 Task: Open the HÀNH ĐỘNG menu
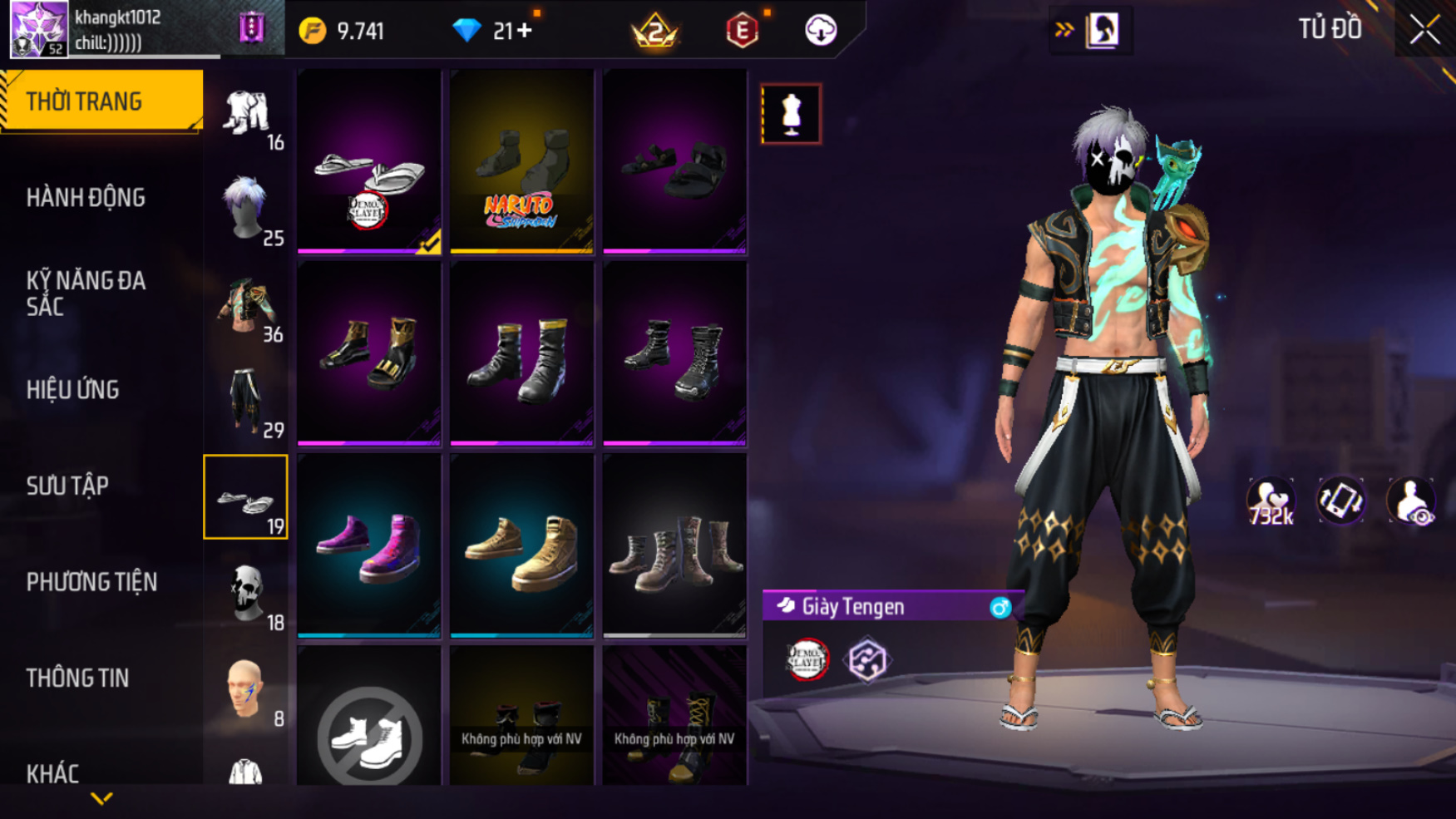[x=86, y=198]
